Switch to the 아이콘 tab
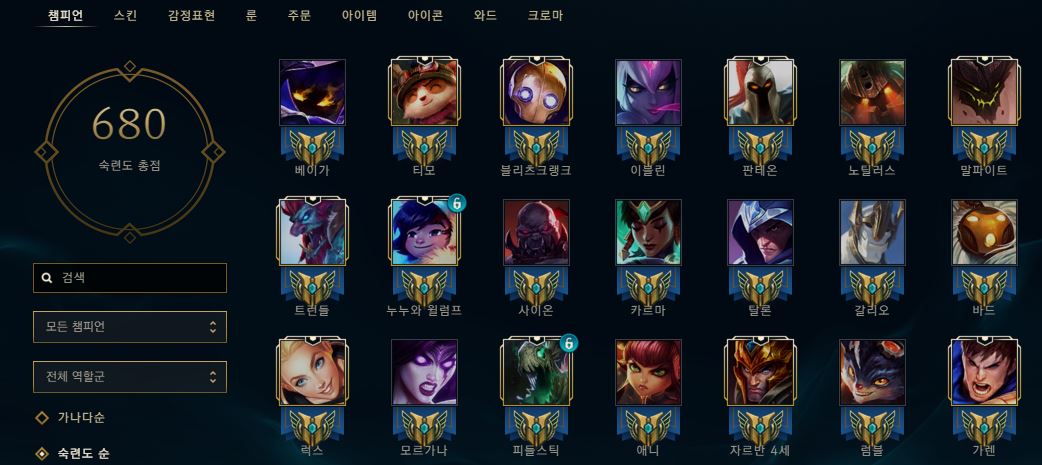The image size is (1042, 465). click(x=426, y=16)
